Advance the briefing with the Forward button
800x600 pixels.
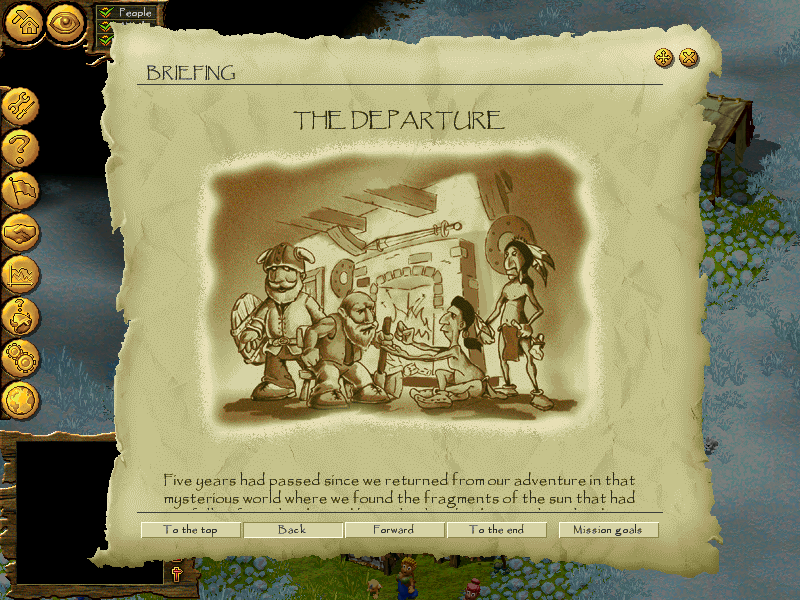click(394, 530)
